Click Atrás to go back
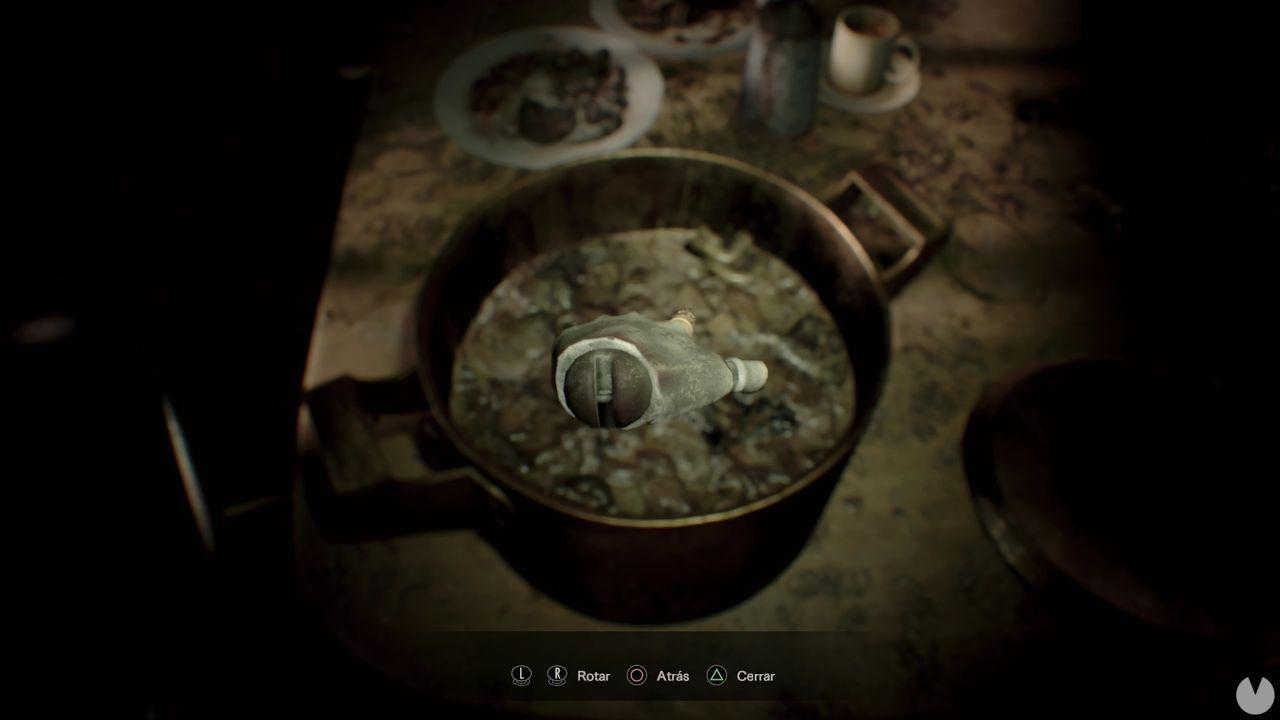The height and width of the screenshot is (720, 1280). point(673,676)
